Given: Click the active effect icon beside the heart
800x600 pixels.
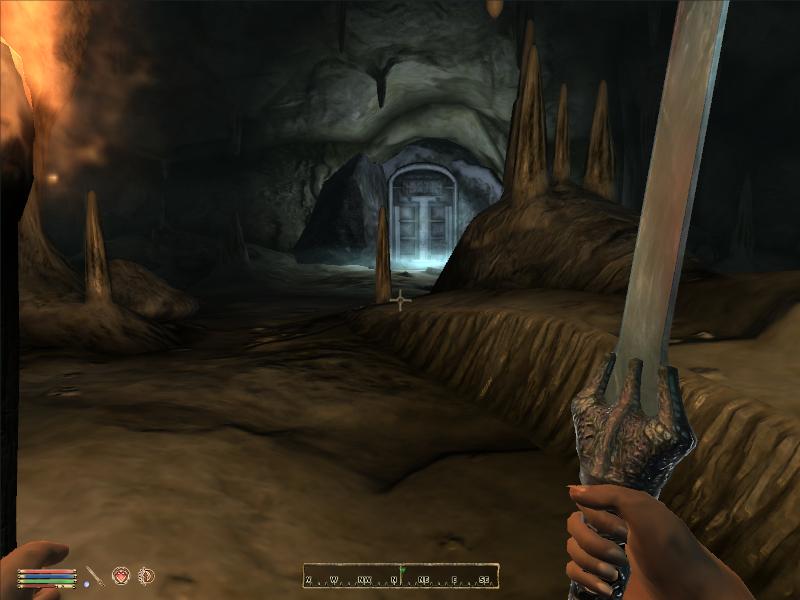Looking at the screenshot, I should pyautogui.click(x=146, y=575).
